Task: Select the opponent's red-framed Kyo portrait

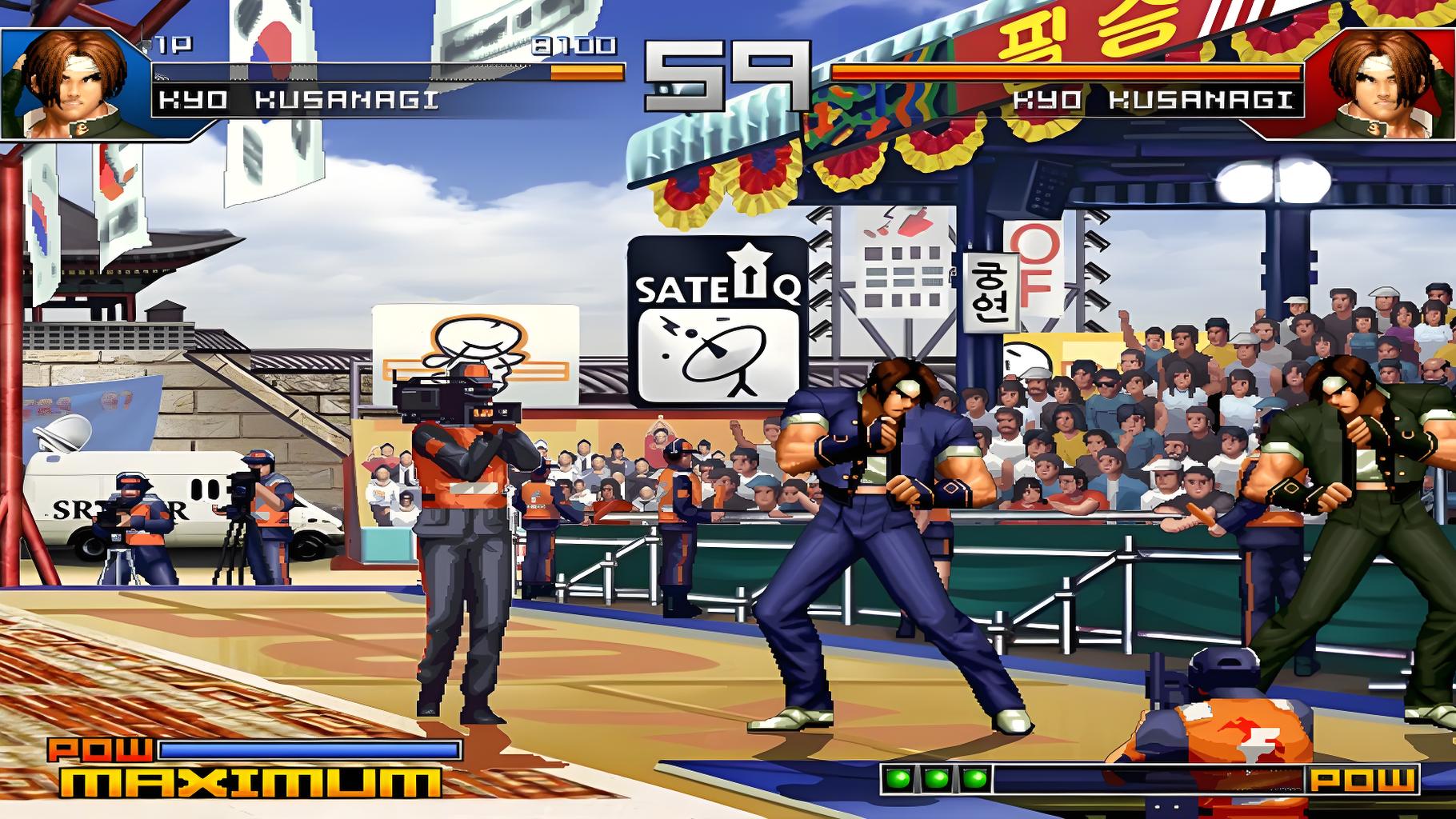Action: [1381, 82]
